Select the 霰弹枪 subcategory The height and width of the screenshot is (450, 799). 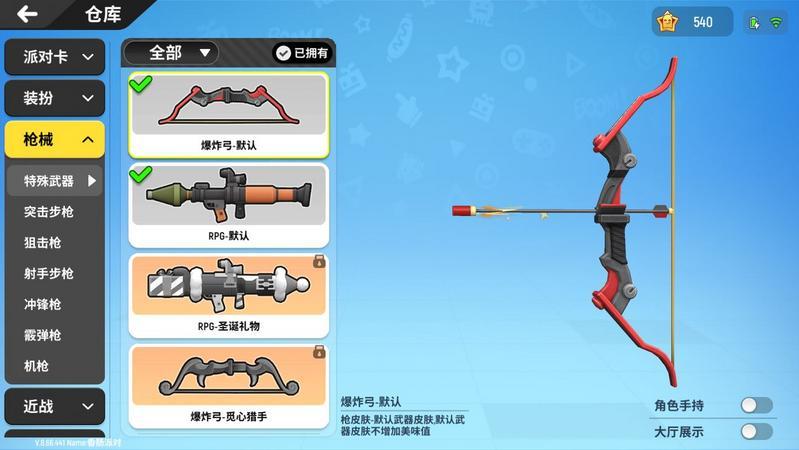coord(43,335)
